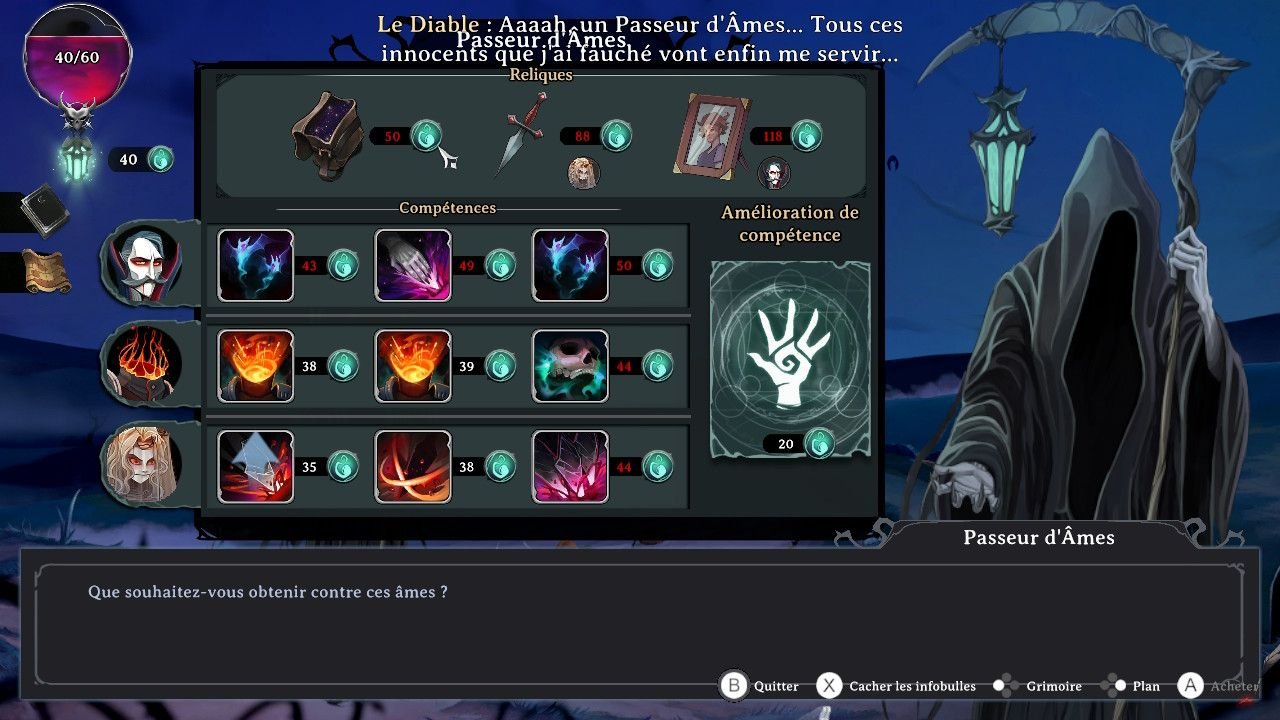Select the blonde woman character portrait

(x=142, y=464)
